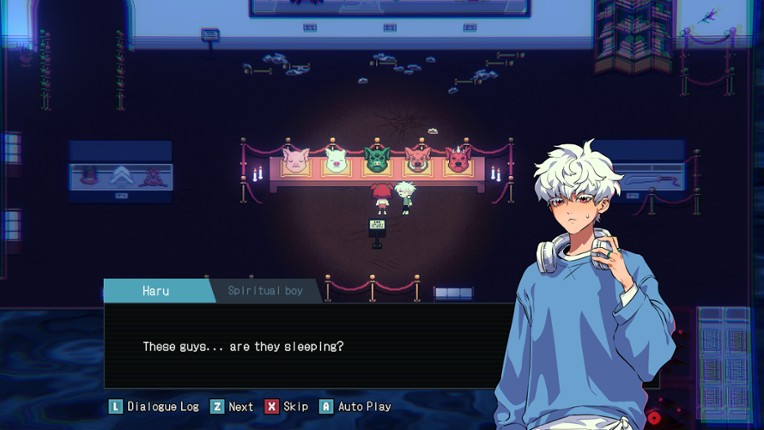Open the Dialogue Log

pos(154,407)
